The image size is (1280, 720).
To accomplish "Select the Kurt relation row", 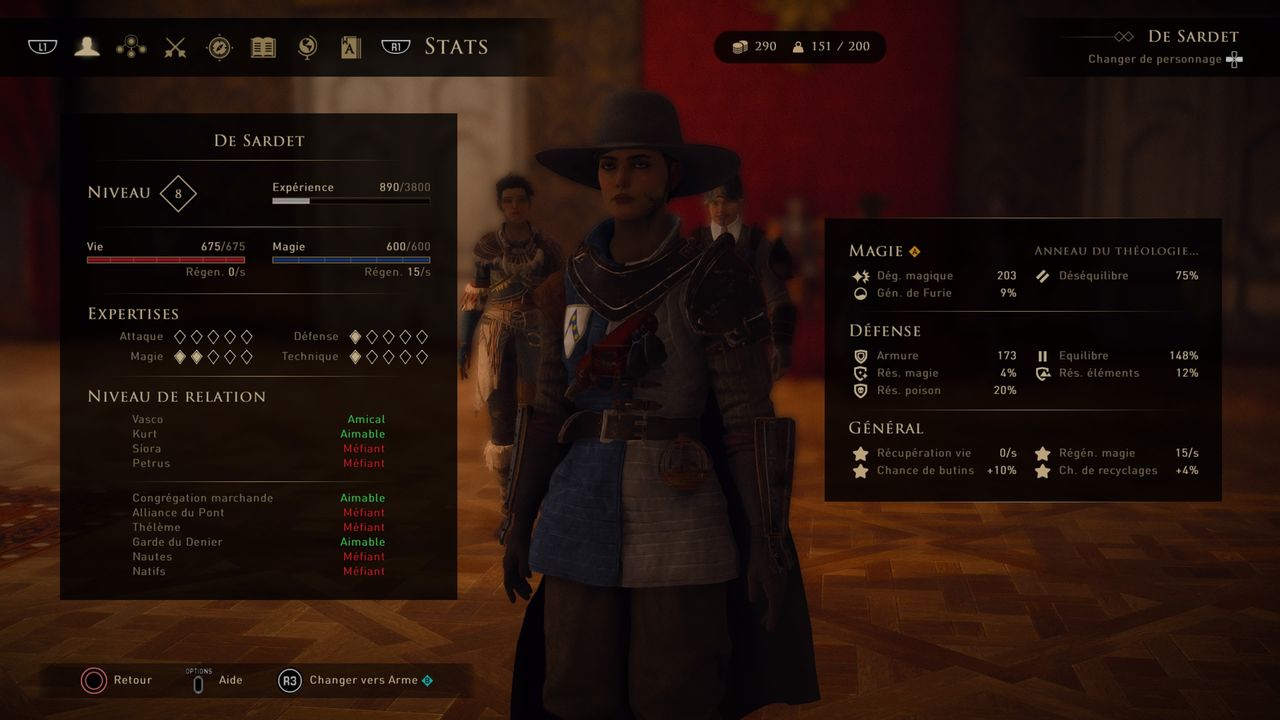I will tap(258, 434).
